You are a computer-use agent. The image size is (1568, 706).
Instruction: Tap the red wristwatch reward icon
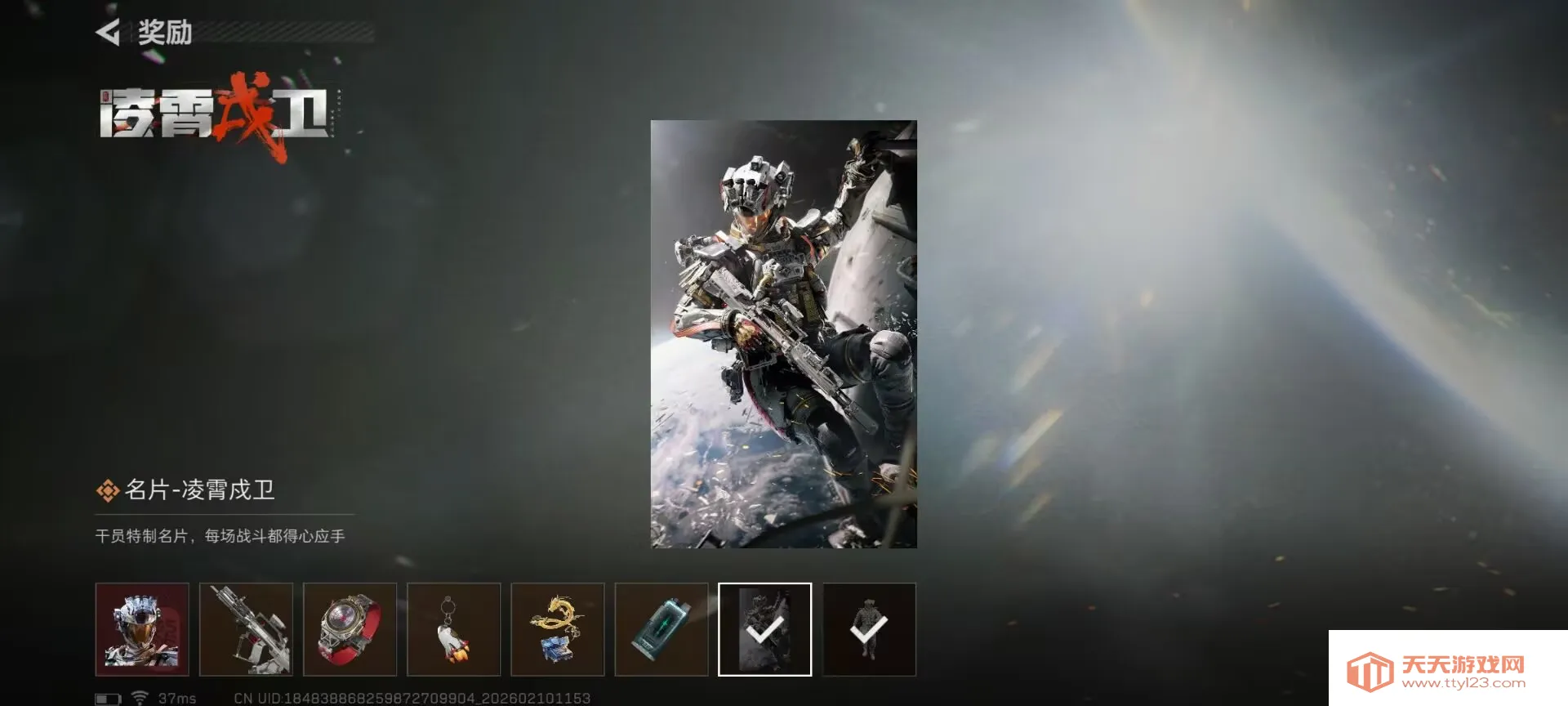tap(350, 629)
